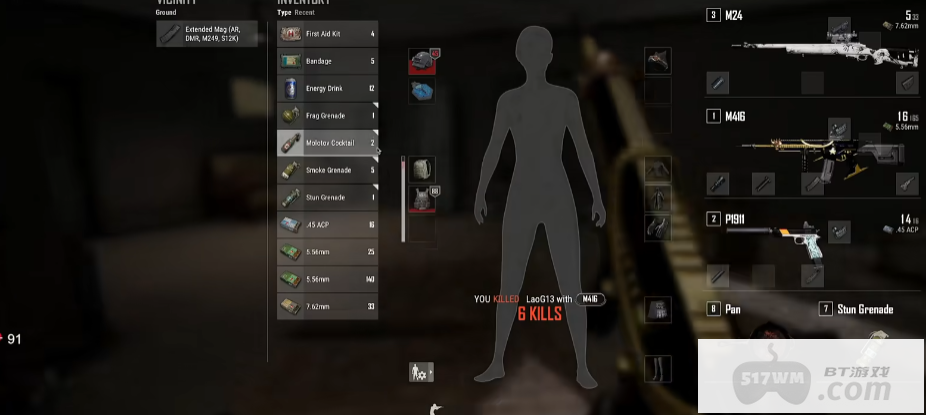The height and width of the screenshot is (415, 926).
Task: Open the character gear settings icon
Action: point(421,372)
